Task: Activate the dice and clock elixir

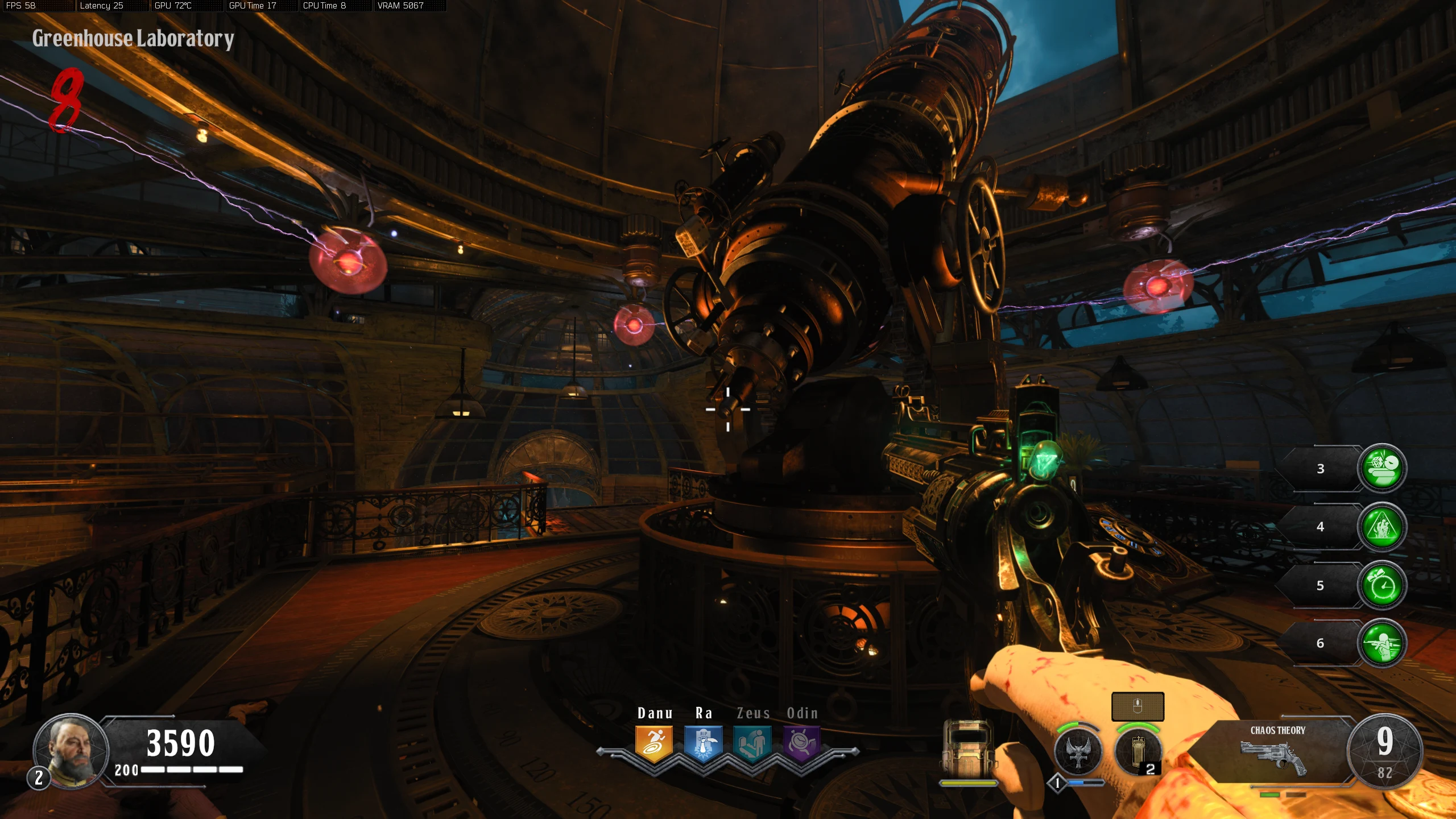Action: pos(1381,468)
